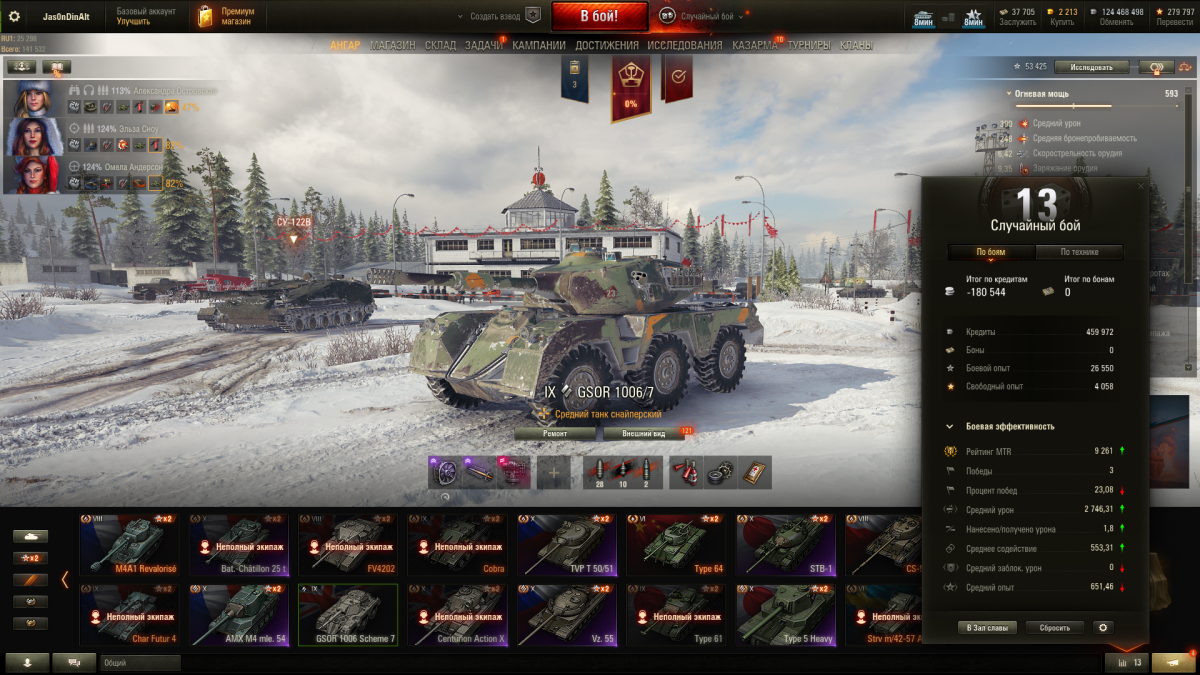The width and height of the screenshot is (1200, 675).
Task: Open game settings gear icon
Action: (14, 16)
